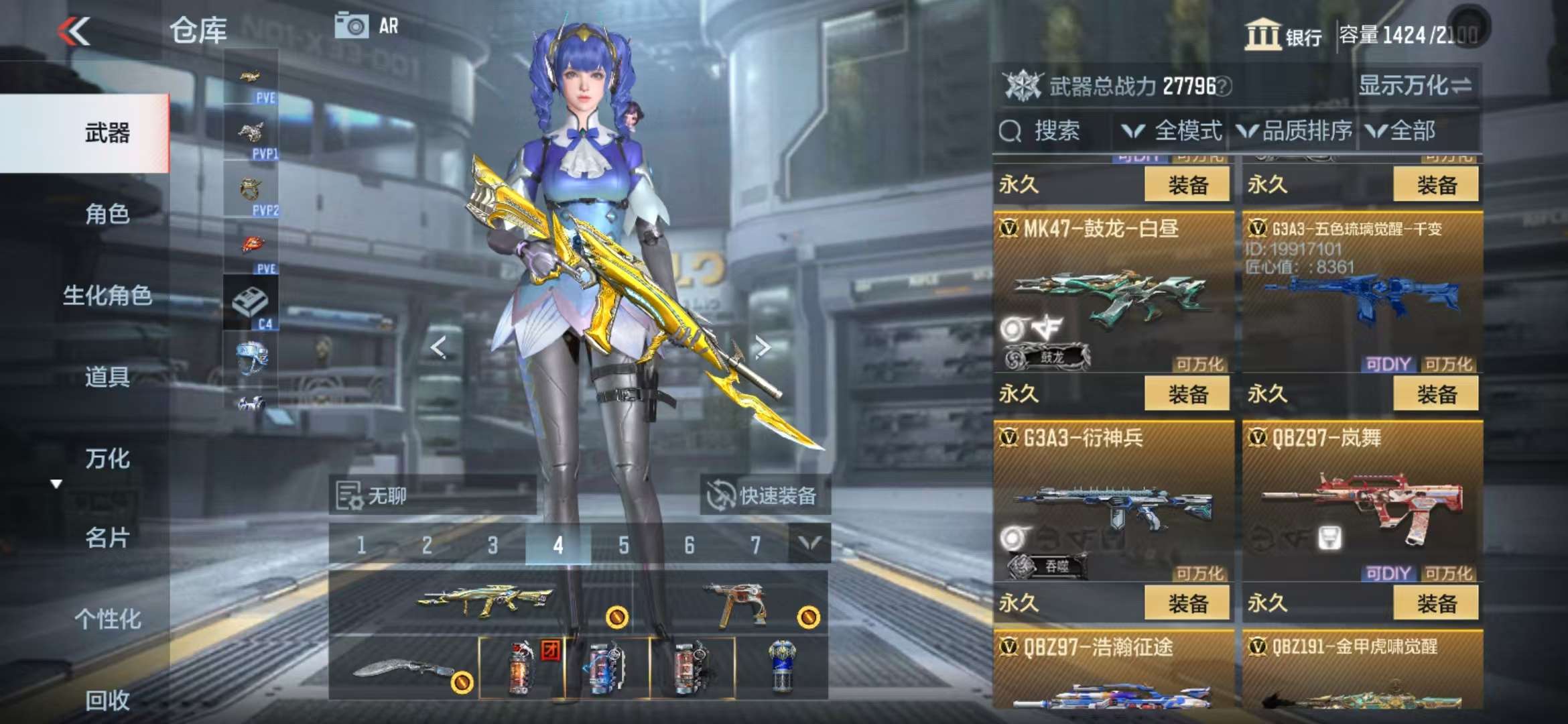Go back using the arrow button

click(x=74, y=32)
